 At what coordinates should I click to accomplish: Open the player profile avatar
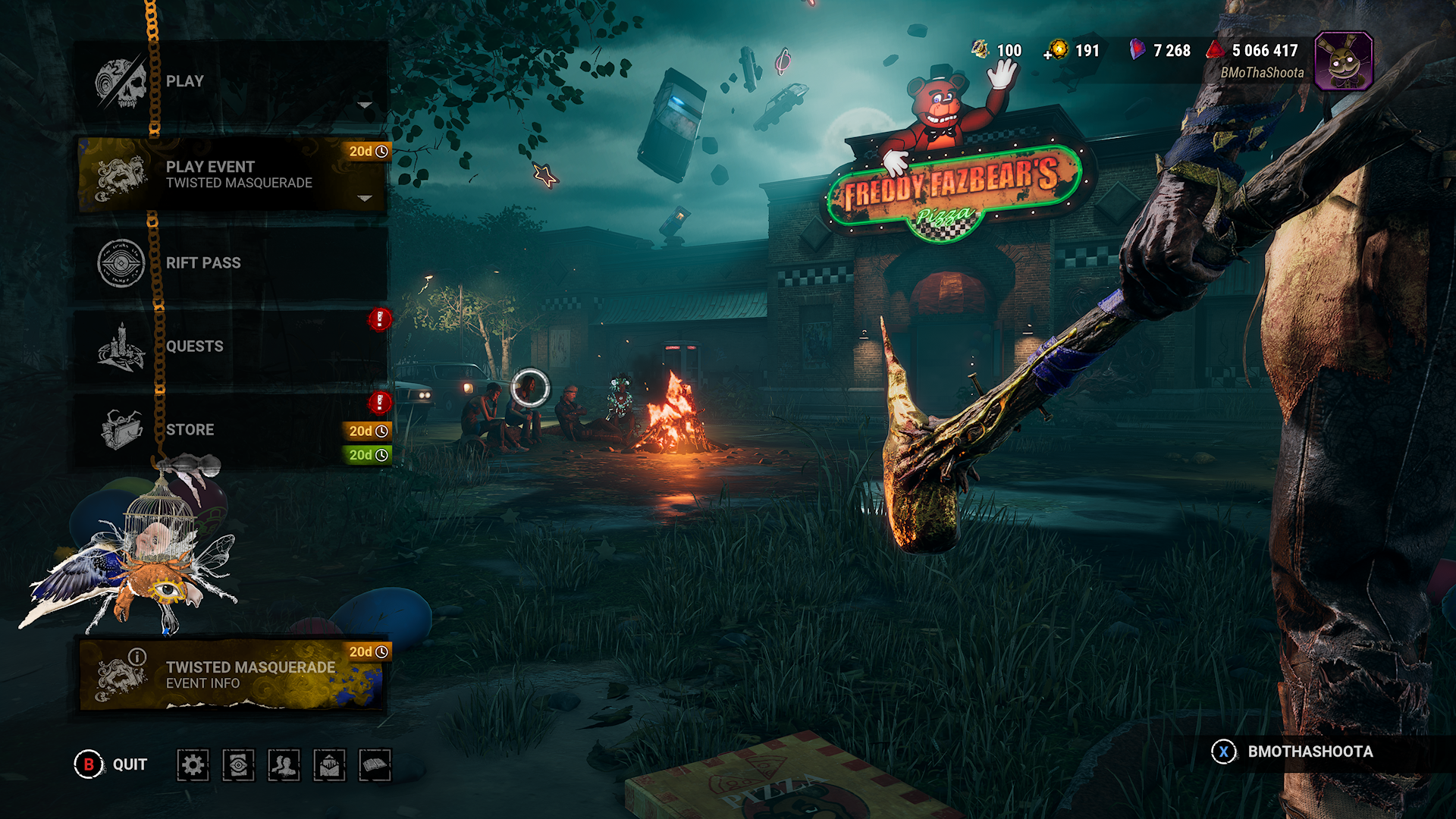(x=1343, y=61)
